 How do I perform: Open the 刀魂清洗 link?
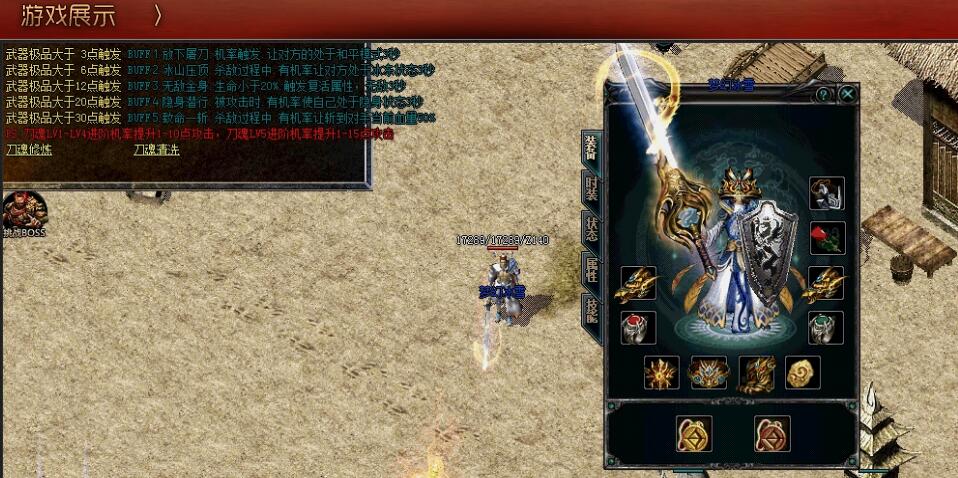coord(157,150)
